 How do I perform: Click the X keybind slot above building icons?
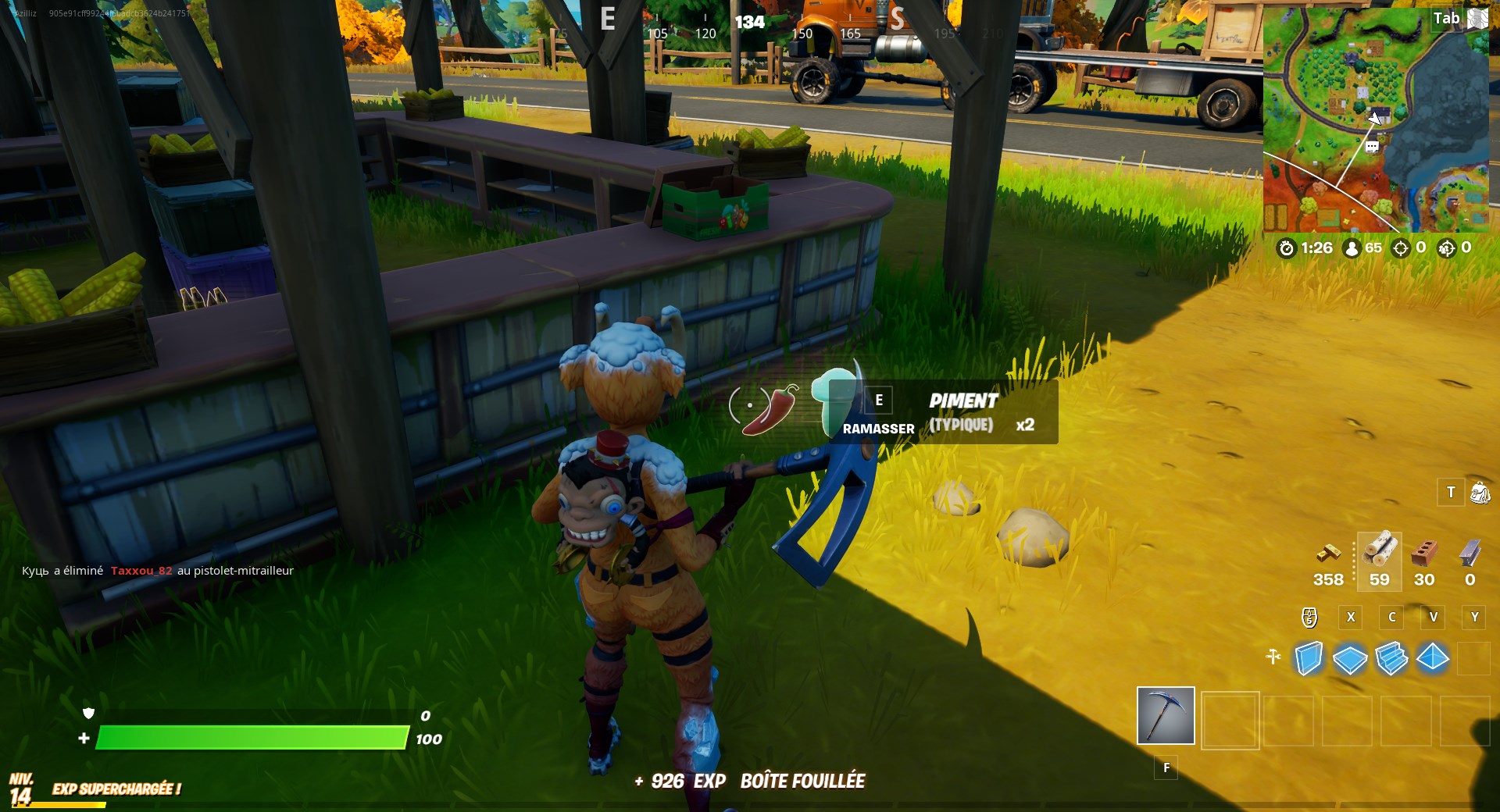click(x=1351, y=618)
